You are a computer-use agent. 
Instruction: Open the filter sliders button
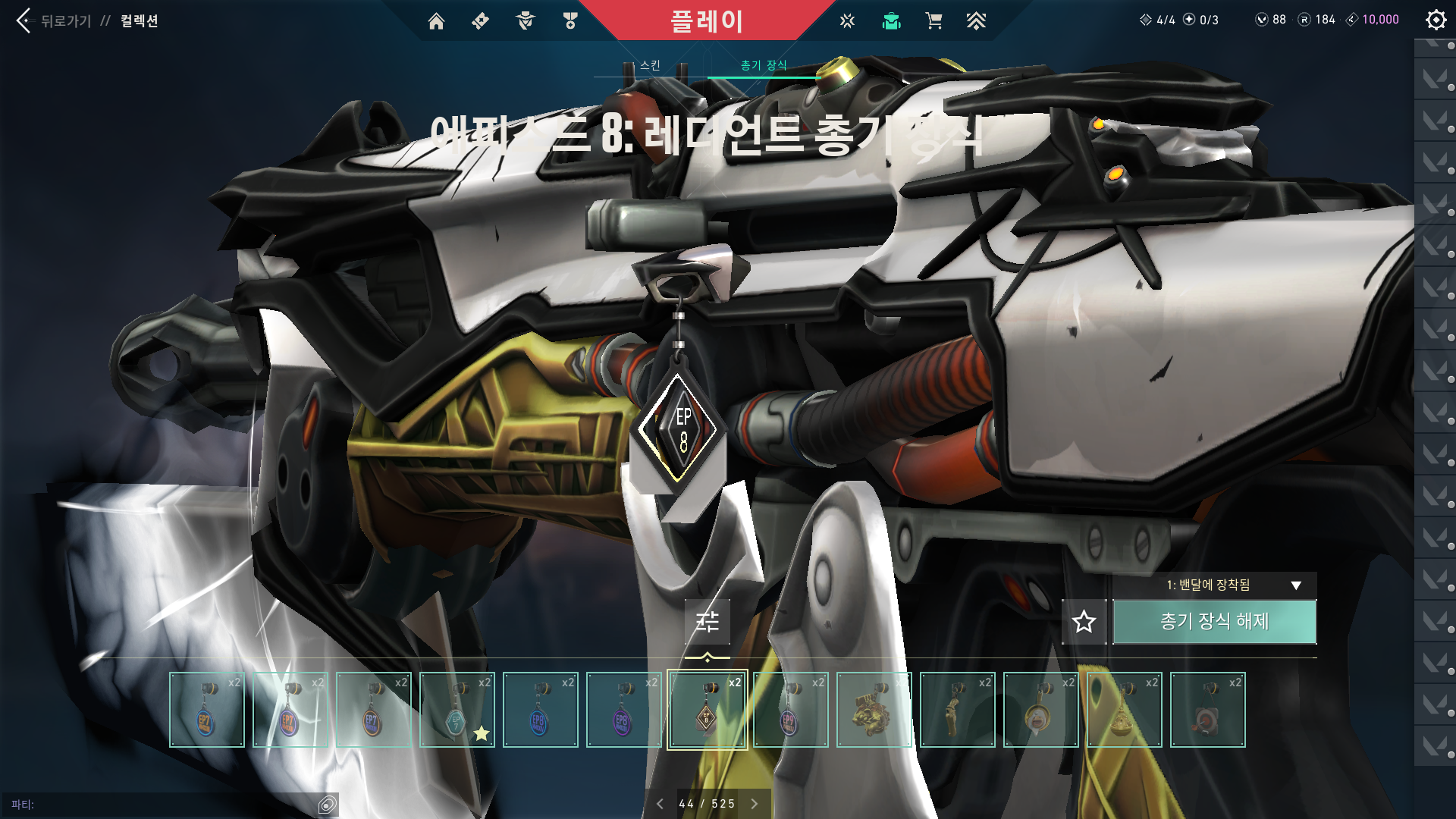(x=707, y=622)
